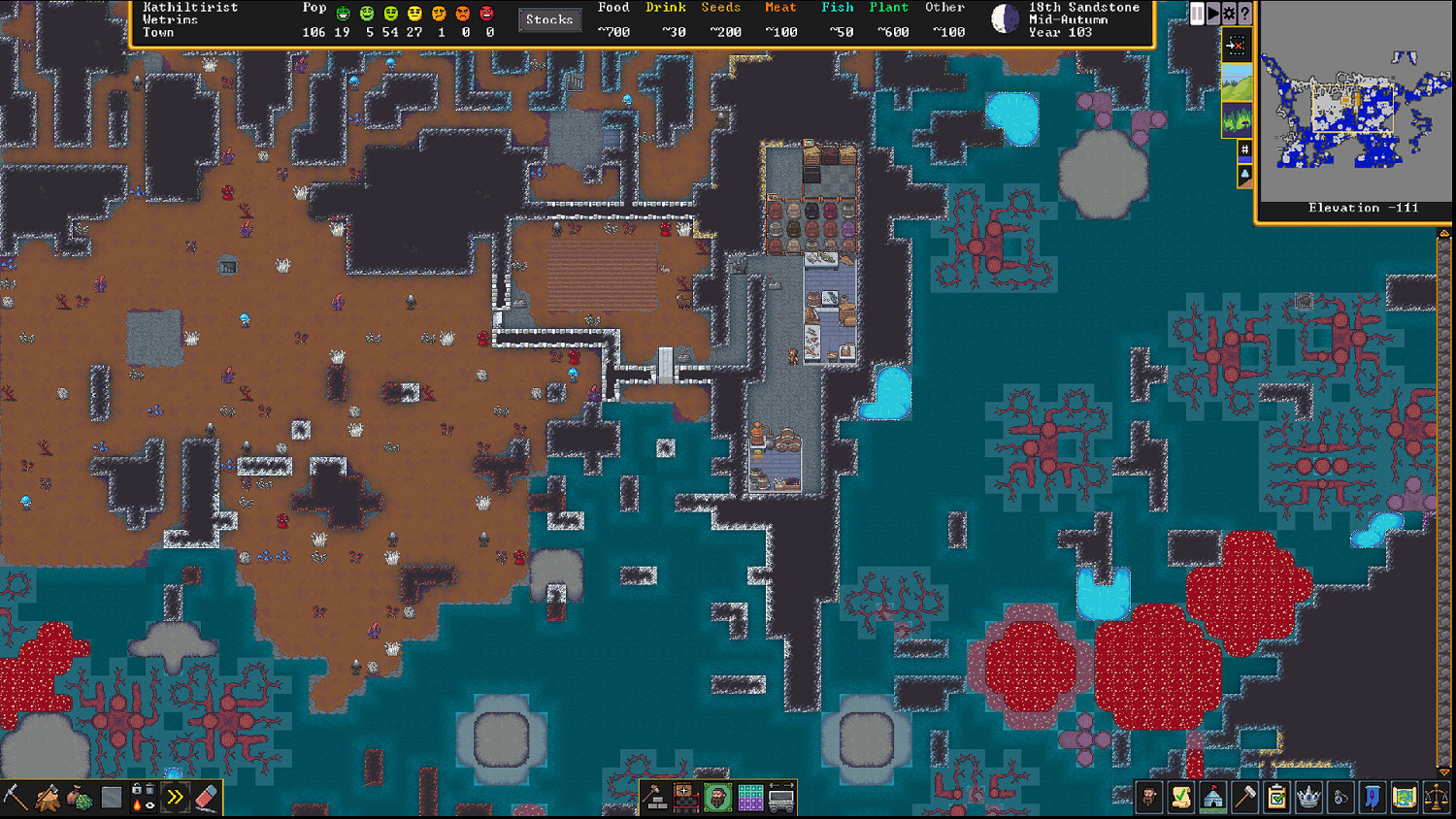Expand the toolbar with the double chevron
Image resolution: width=1456 pixels, height=819 pixels.
174,796
